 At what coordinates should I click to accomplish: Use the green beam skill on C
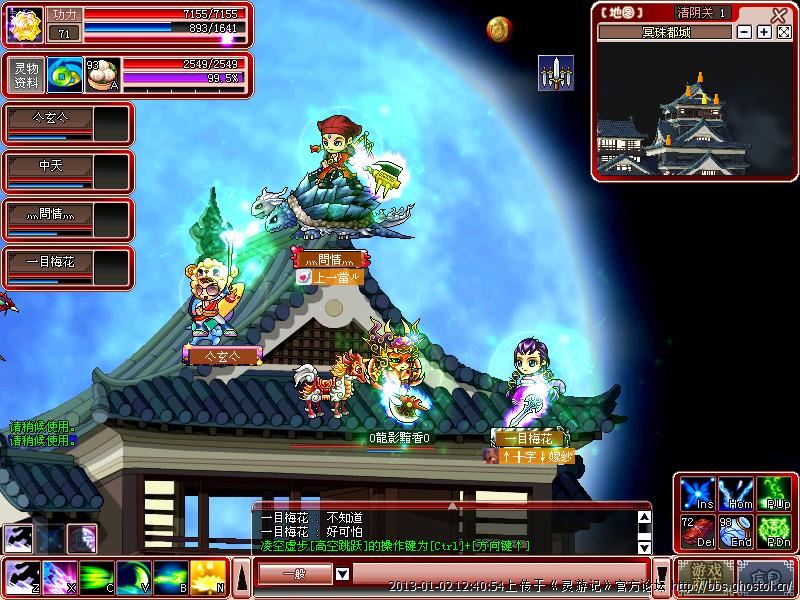tap(97, 577)
